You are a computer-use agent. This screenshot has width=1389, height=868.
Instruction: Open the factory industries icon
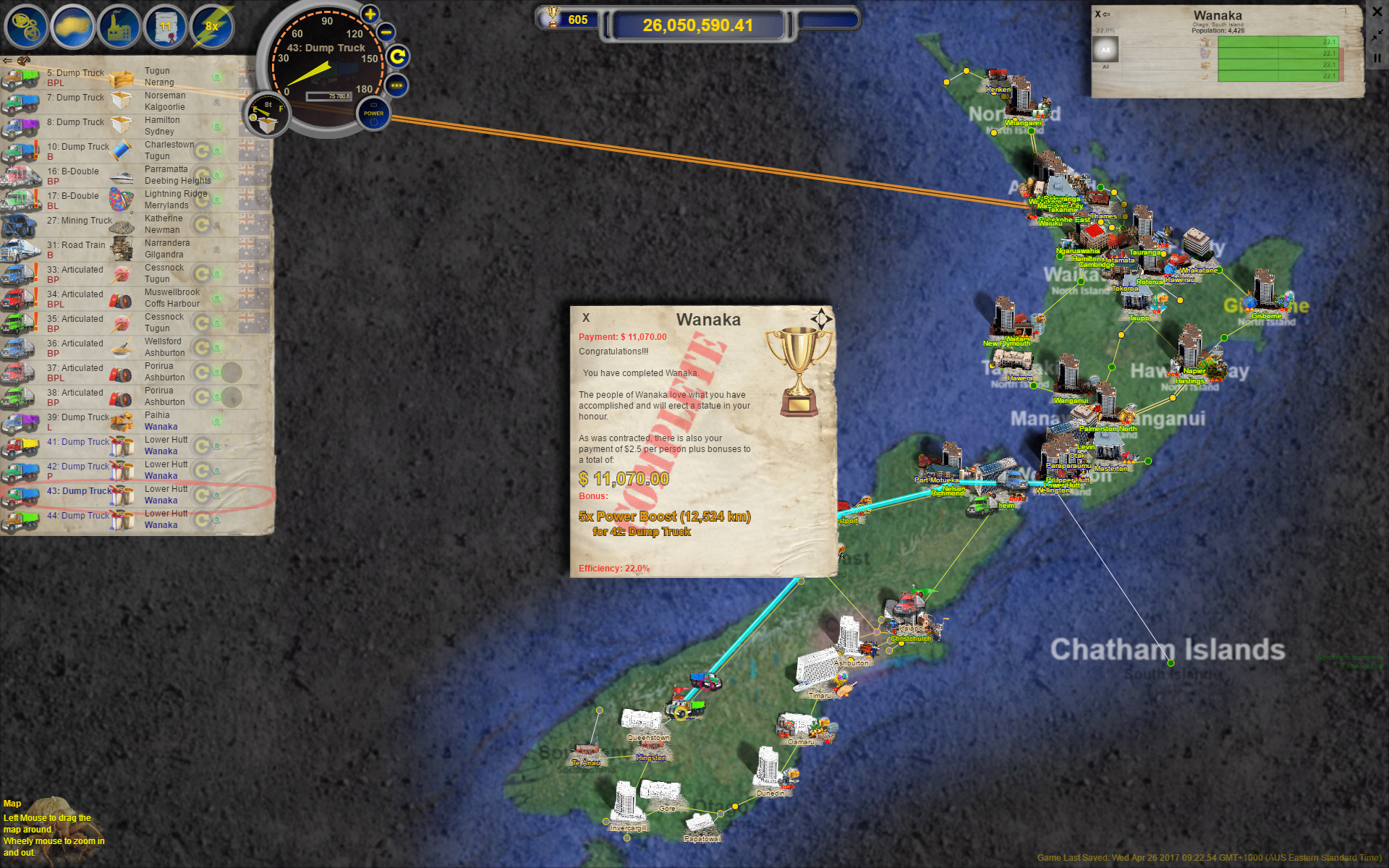119,27
